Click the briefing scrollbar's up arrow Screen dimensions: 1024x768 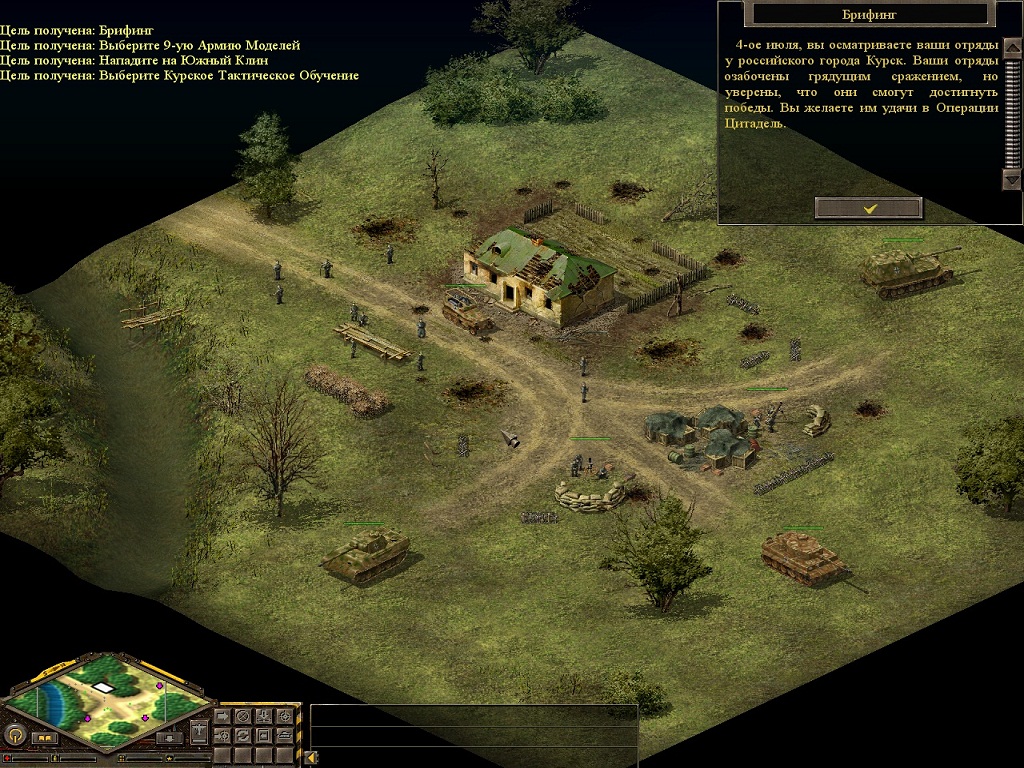point(1011,47)
